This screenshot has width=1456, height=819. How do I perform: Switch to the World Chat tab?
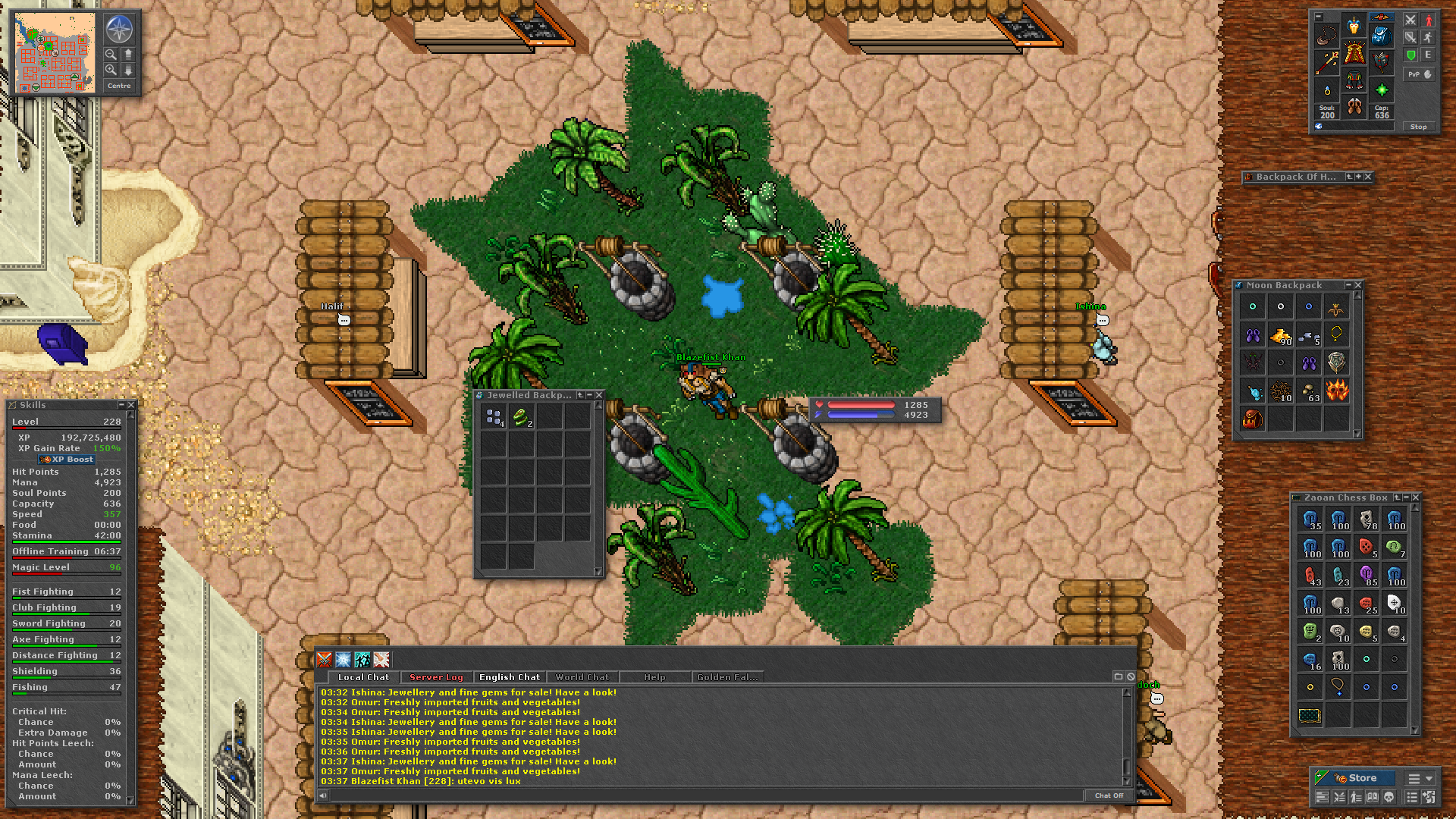[x=582, y=677]
